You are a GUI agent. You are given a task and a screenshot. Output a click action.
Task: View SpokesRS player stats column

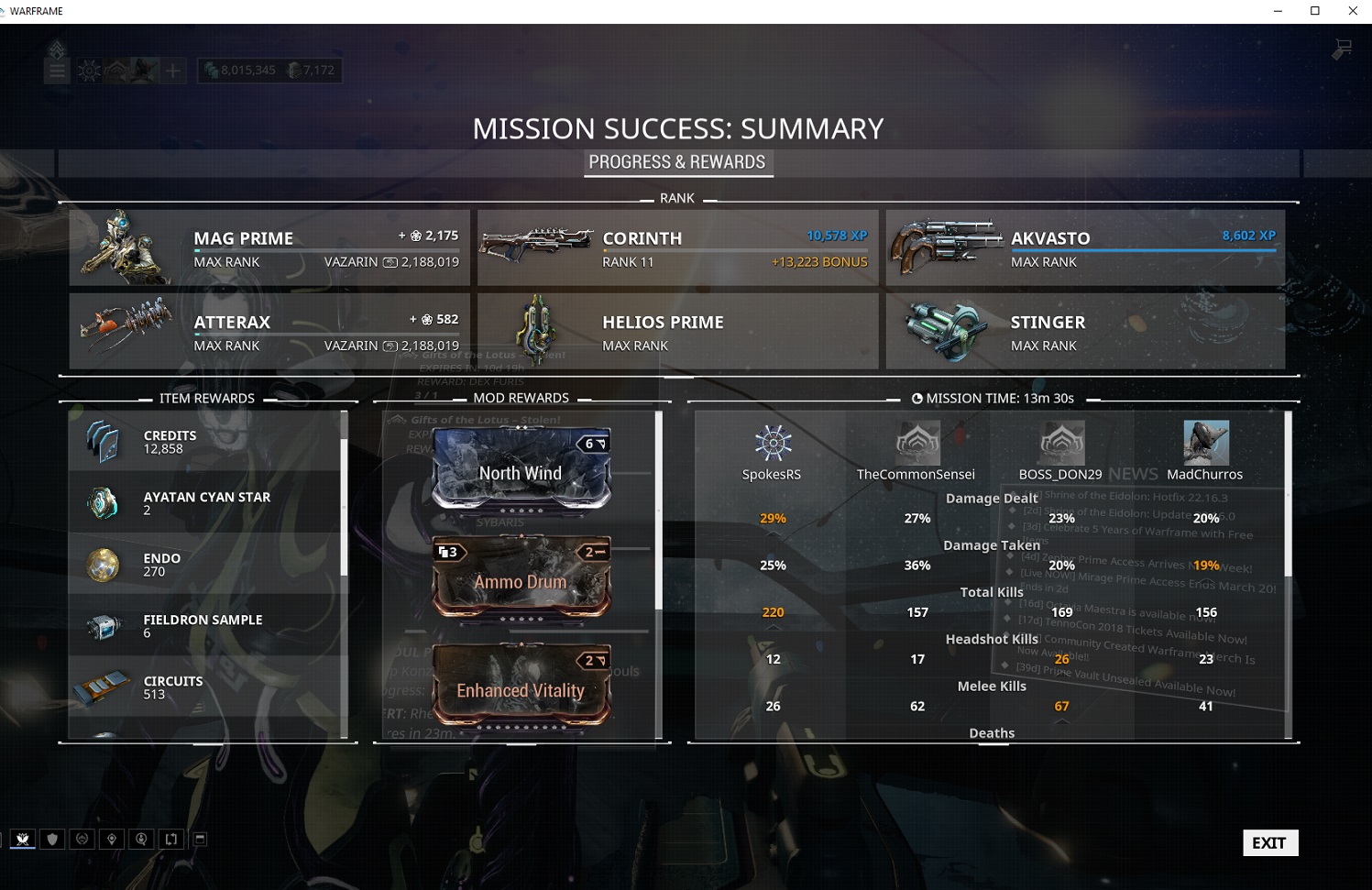coord(772,451)
